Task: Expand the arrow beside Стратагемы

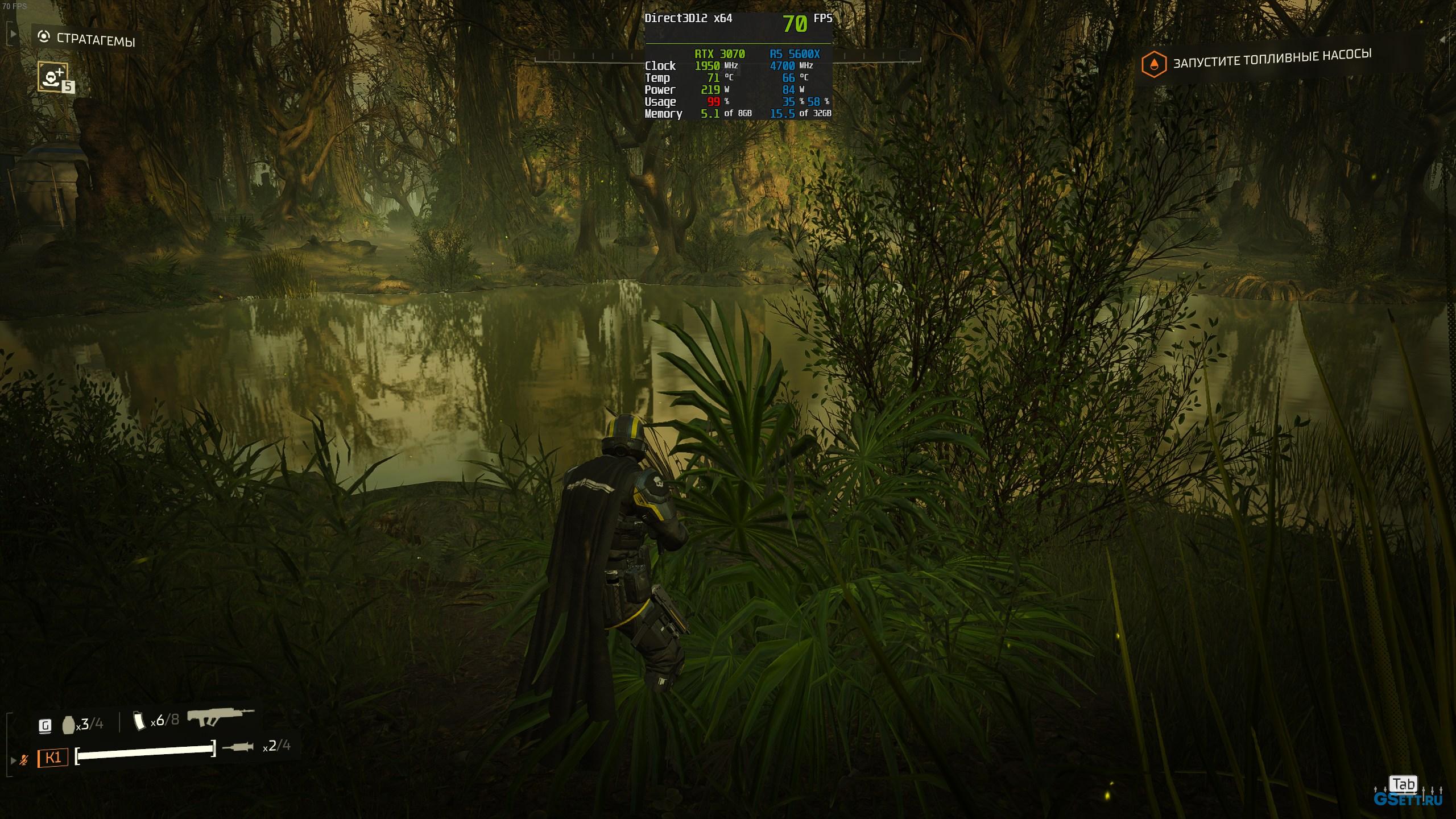Action: coord(13,34)
